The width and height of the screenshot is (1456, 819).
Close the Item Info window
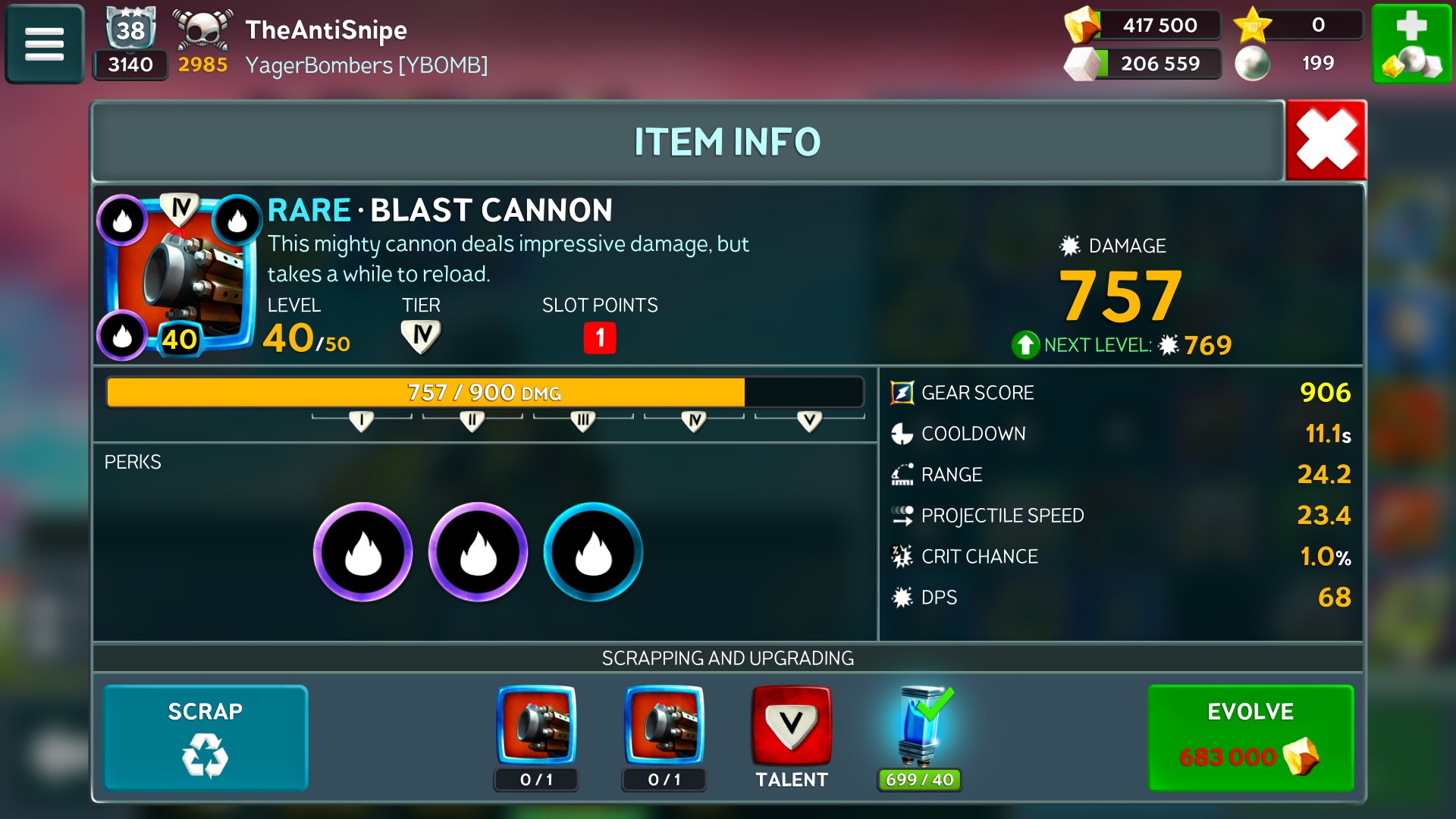click(x=1326, y=140)
